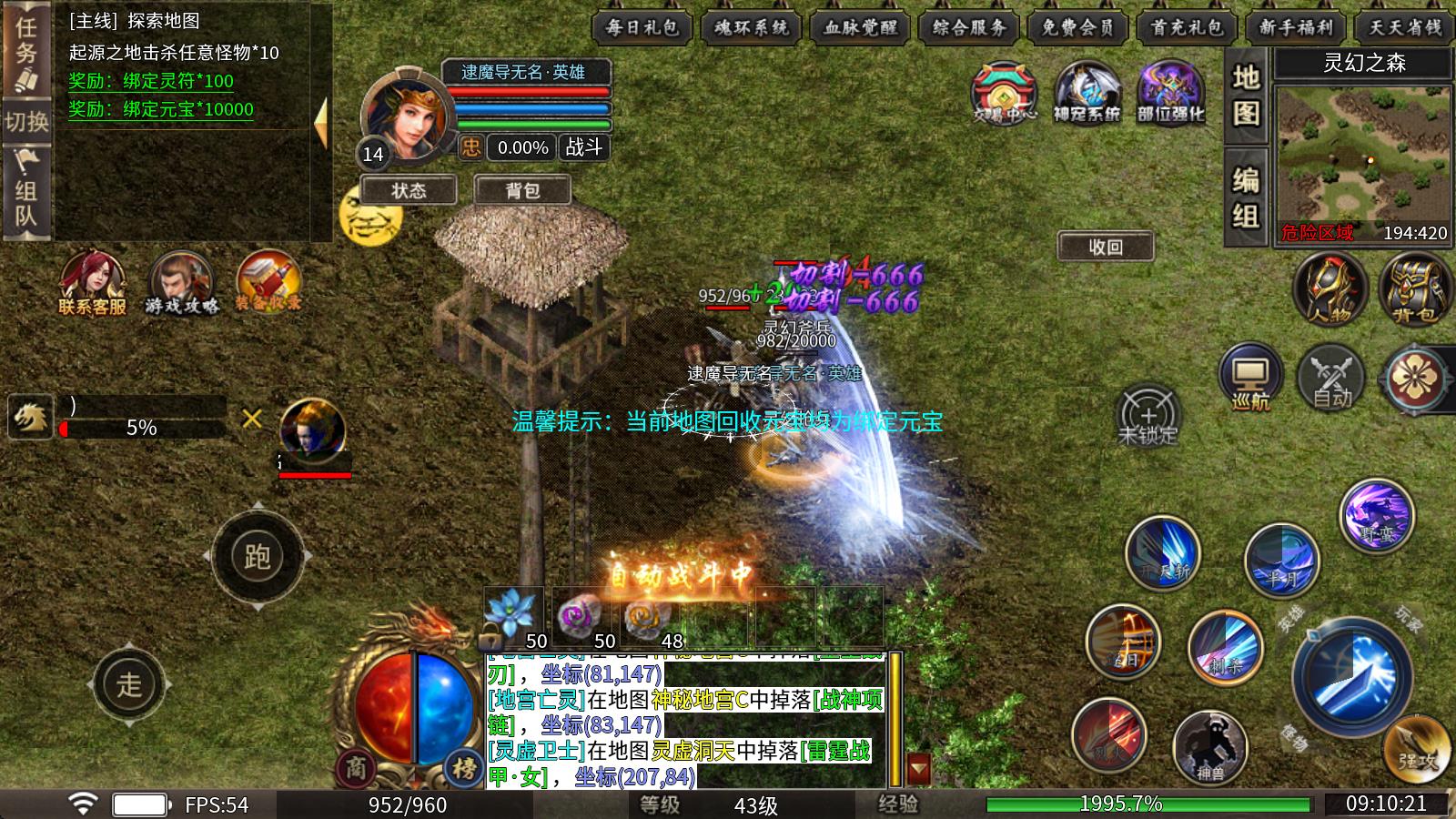
Task: Switch to the 组队 team tab
Action: pos(25,191)
